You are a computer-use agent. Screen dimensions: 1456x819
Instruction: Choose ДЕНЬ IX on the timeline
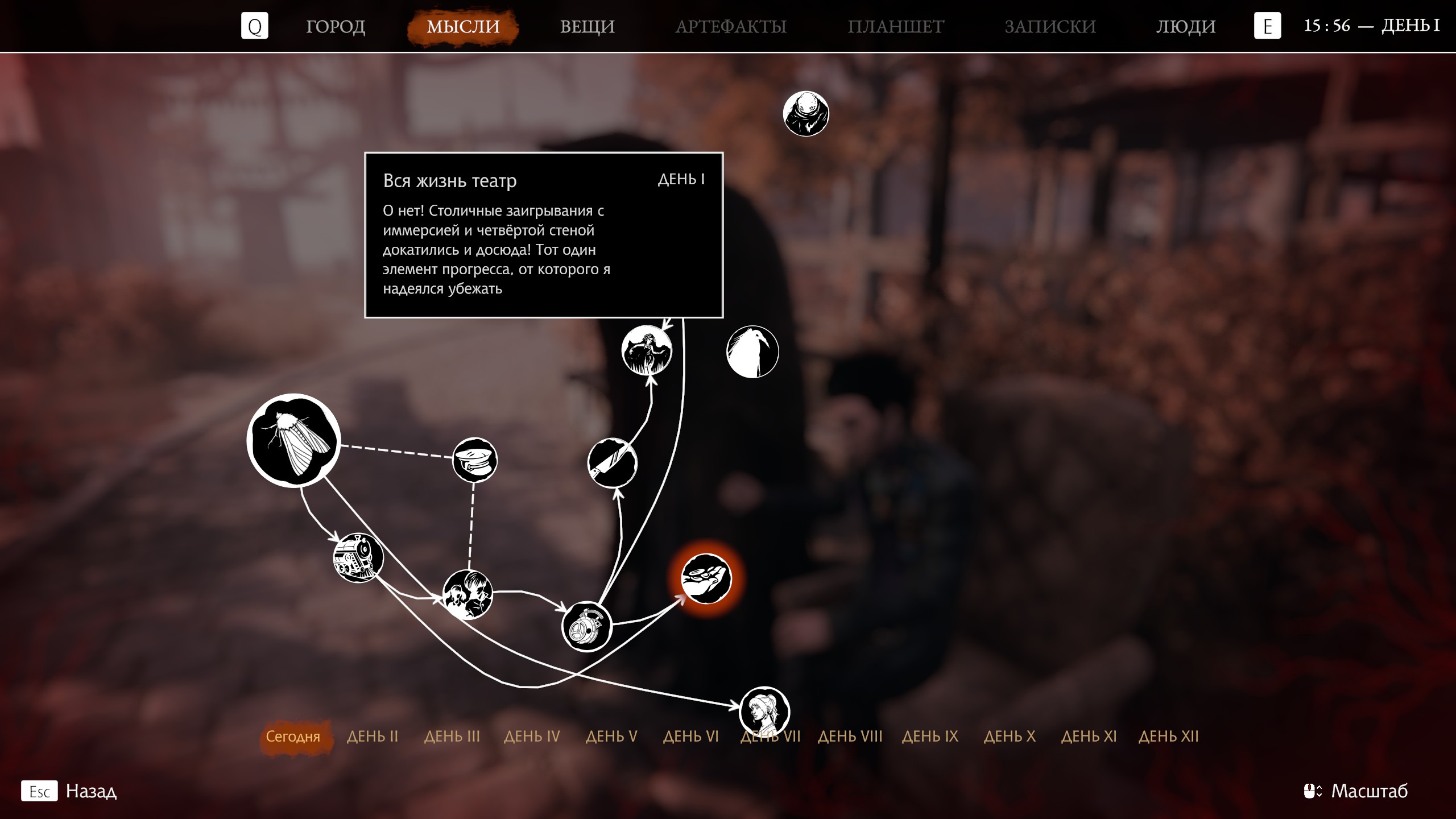930,737
